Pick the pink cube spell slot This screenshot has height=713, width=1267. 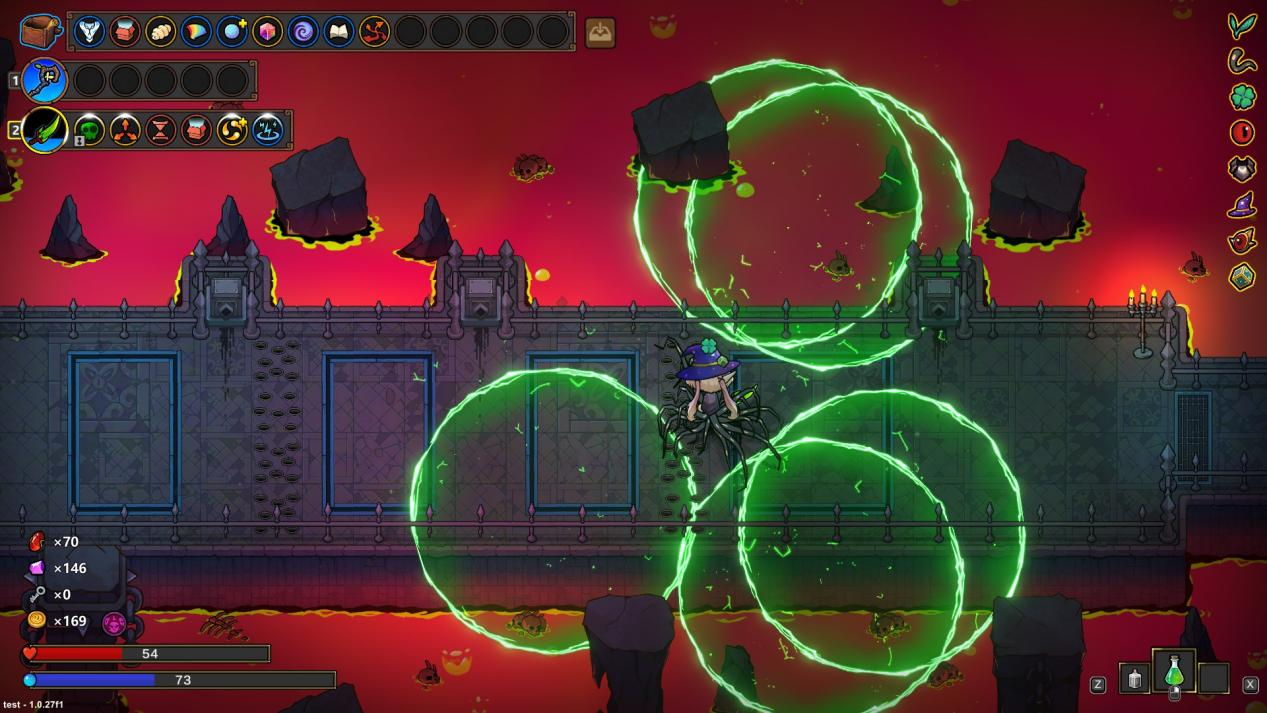(x=267, y=32)
